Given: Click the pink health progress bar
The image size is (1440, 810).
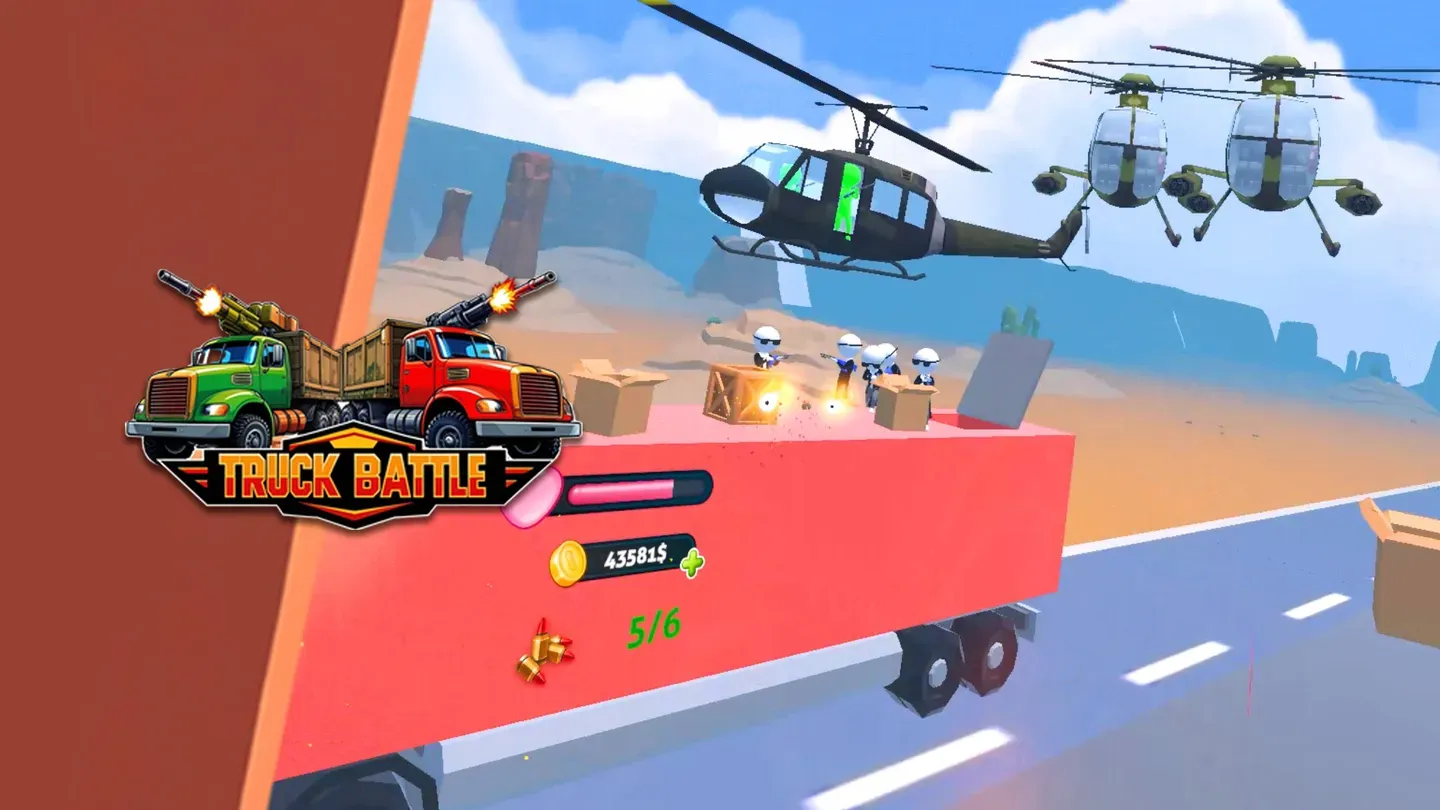Looking at the screenshot, I should coord(620,490).
